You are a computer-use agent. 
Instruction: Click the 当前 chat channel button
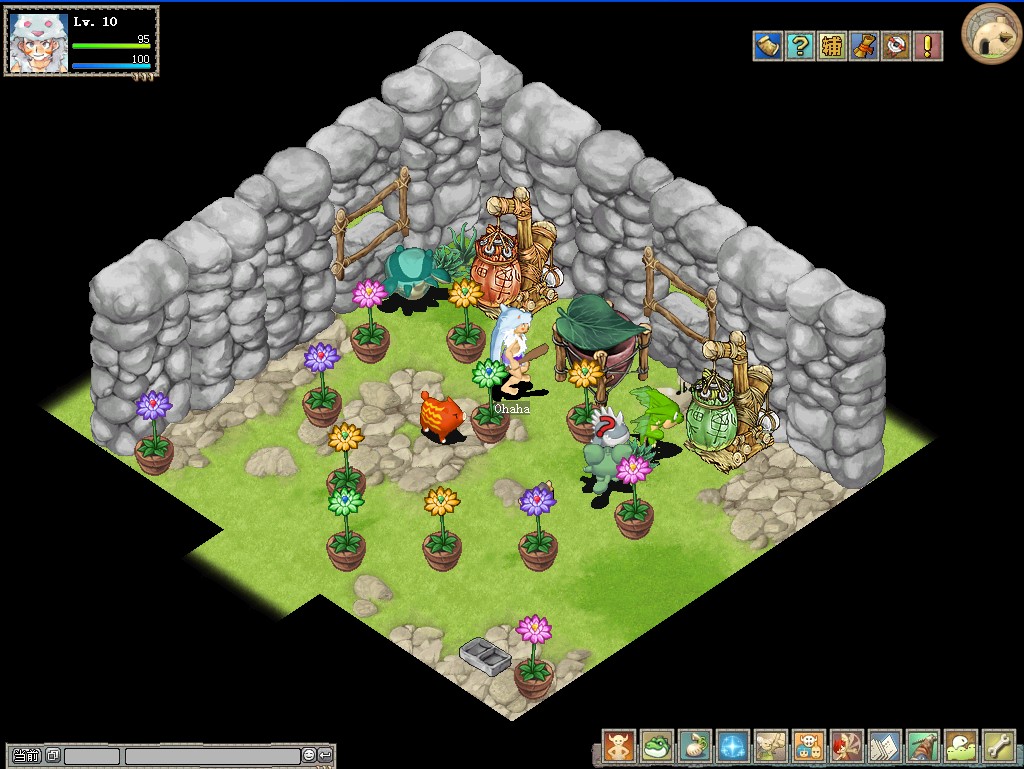pyautogui.click(x=27, y=756)
